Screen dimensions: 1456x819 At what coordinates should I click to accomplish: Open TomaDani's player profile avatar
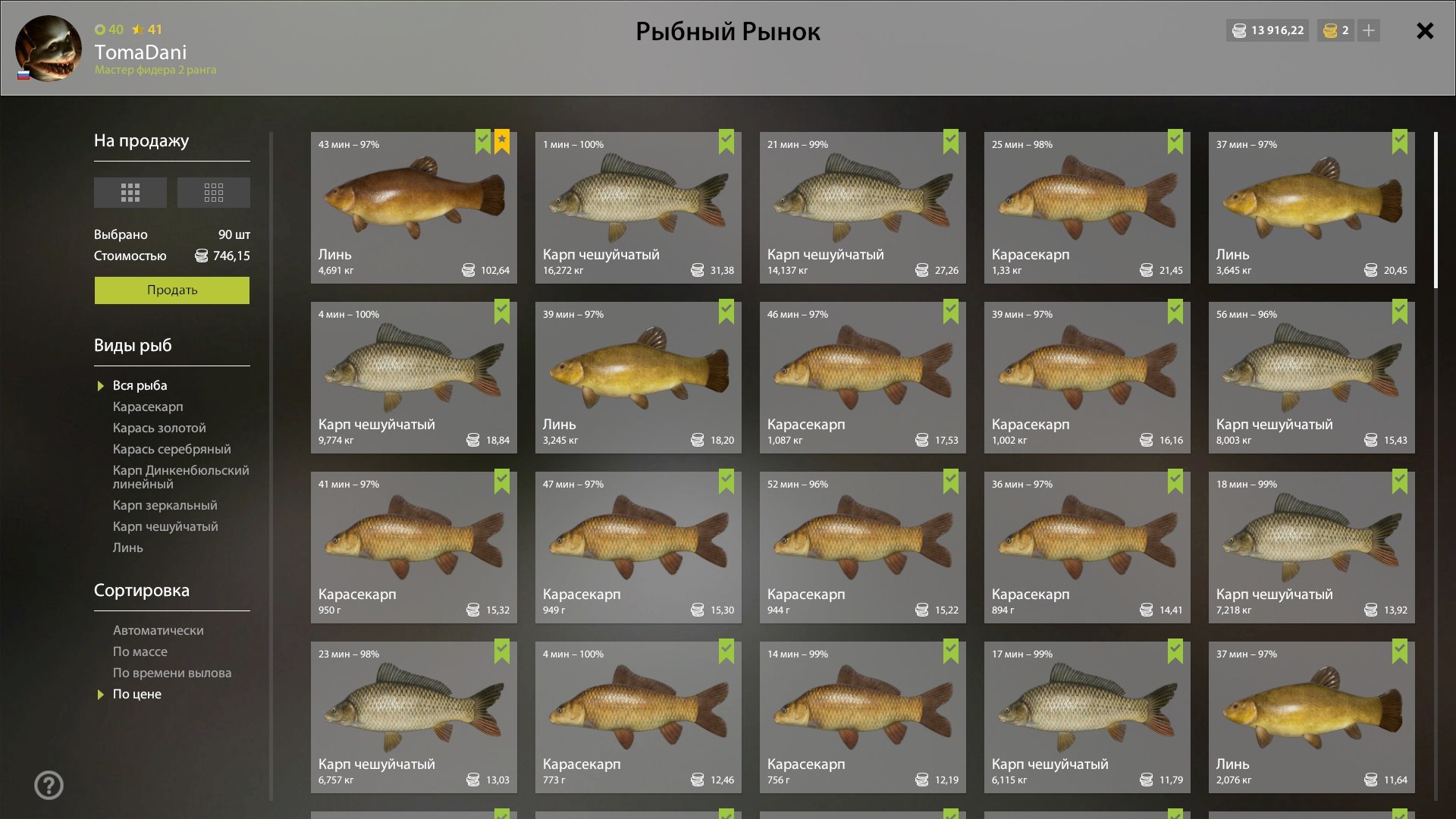(x=49, y=49)
